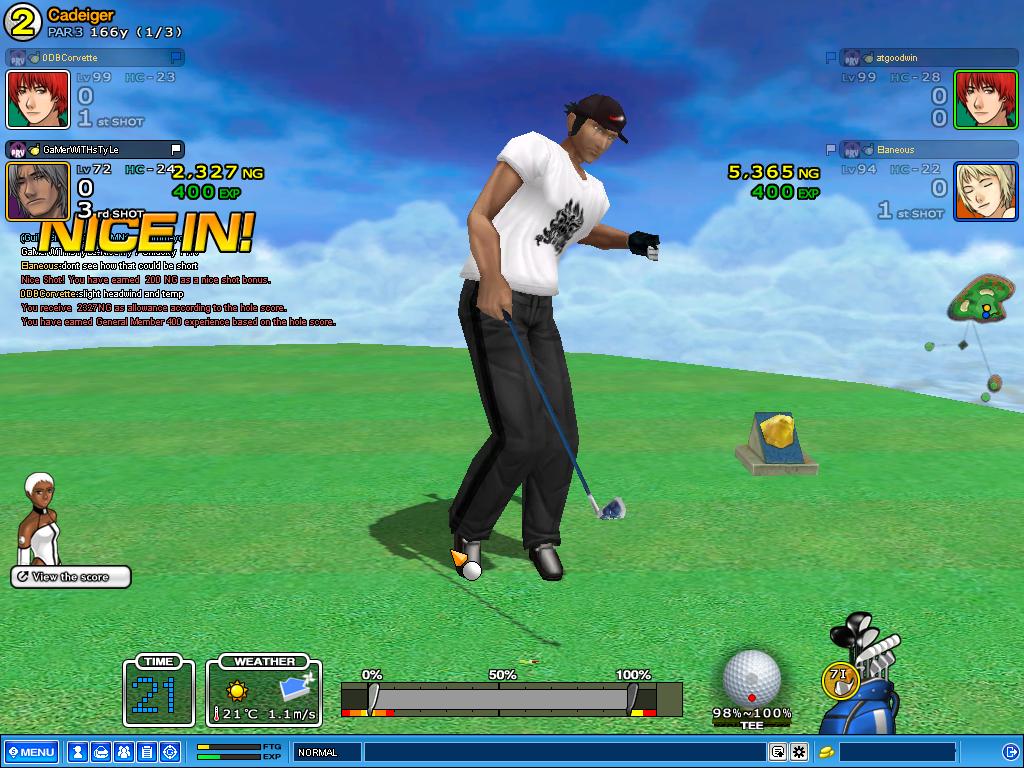
Task: Click the exit arrow button
Action: click(1009, 752)
